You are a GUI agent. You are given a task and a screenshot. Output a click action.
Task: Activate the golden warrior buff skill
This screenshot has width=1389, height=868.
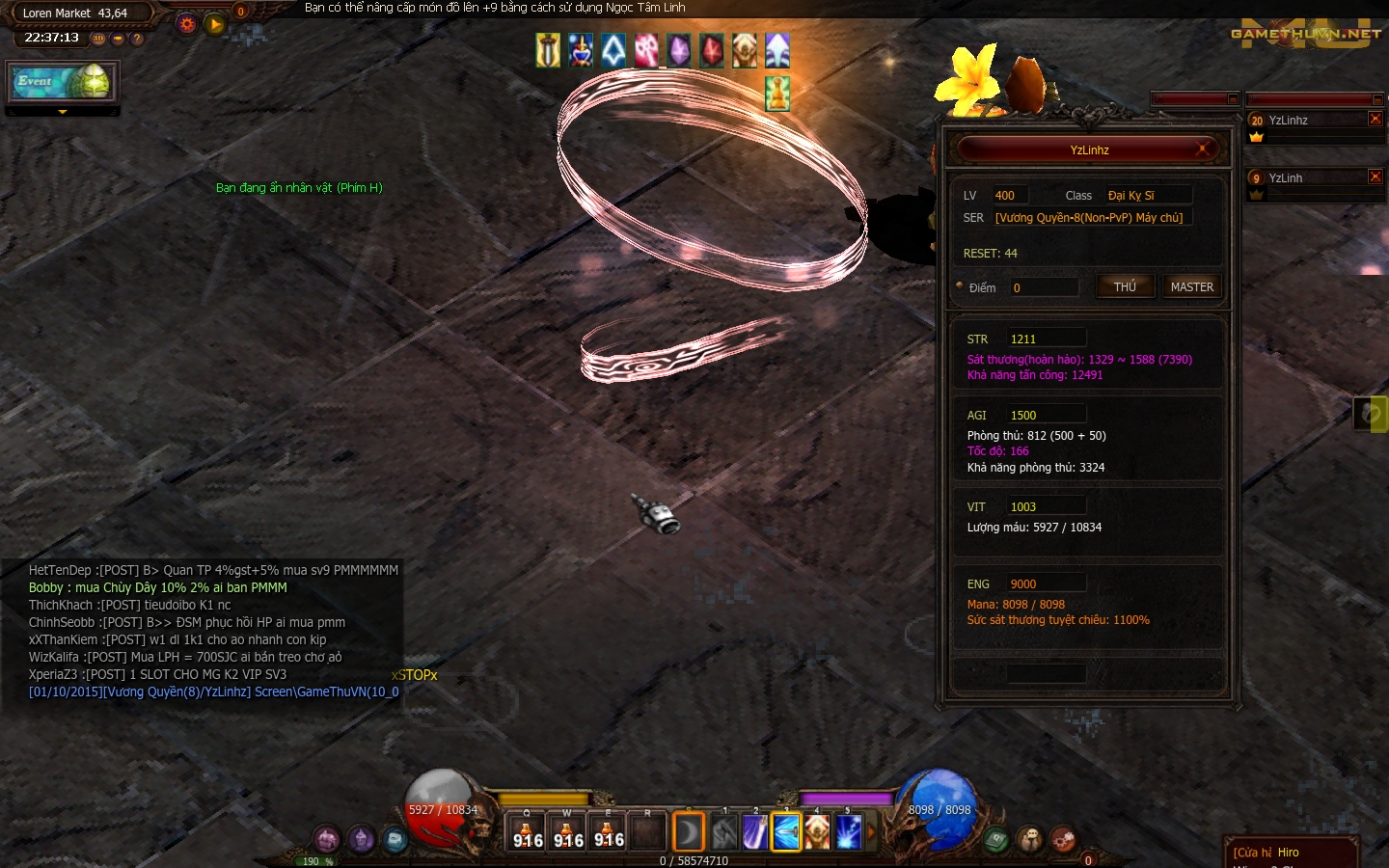[817, 832]
